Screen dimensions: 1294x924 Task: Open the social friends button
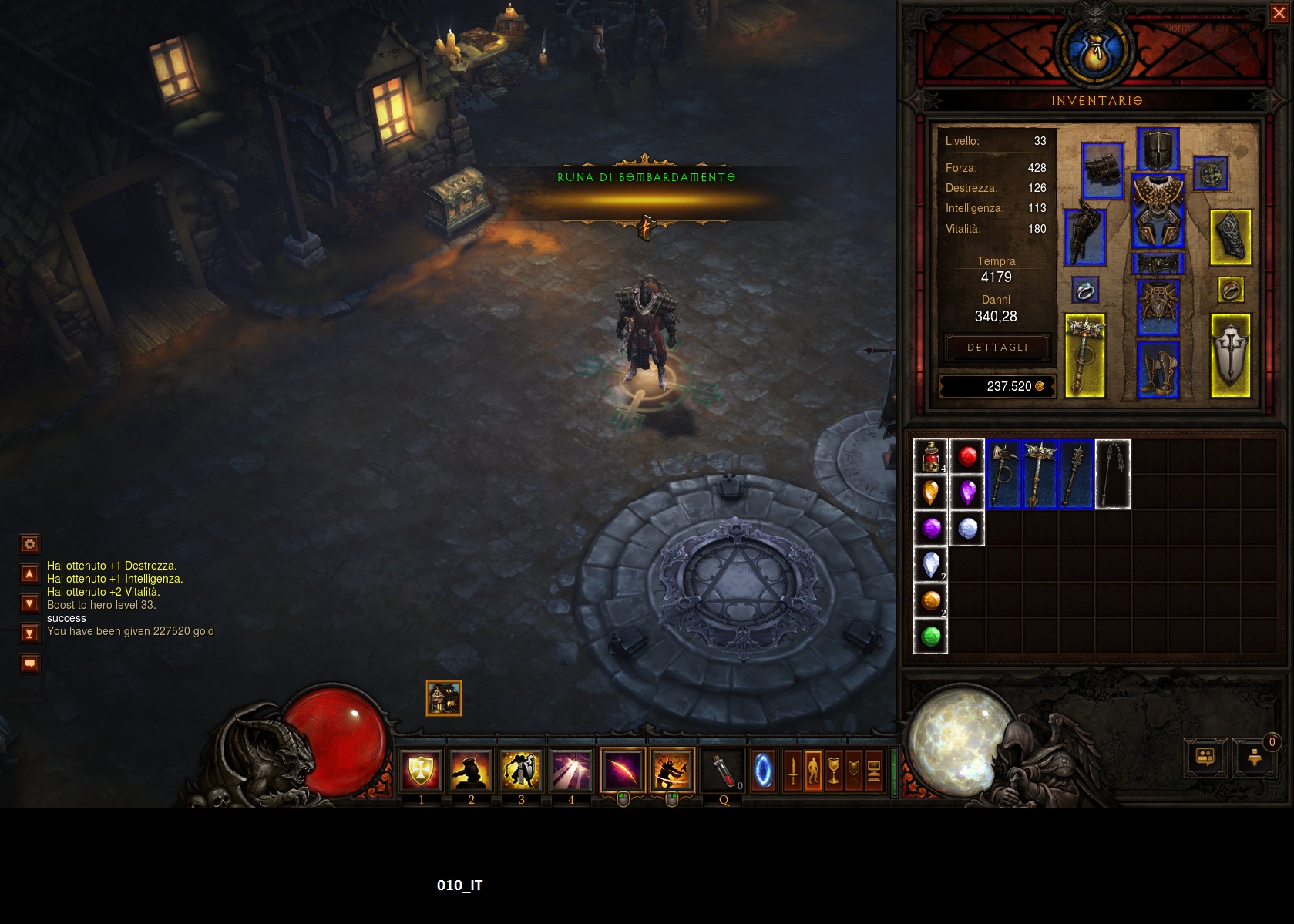click(x=1205, y=758)
